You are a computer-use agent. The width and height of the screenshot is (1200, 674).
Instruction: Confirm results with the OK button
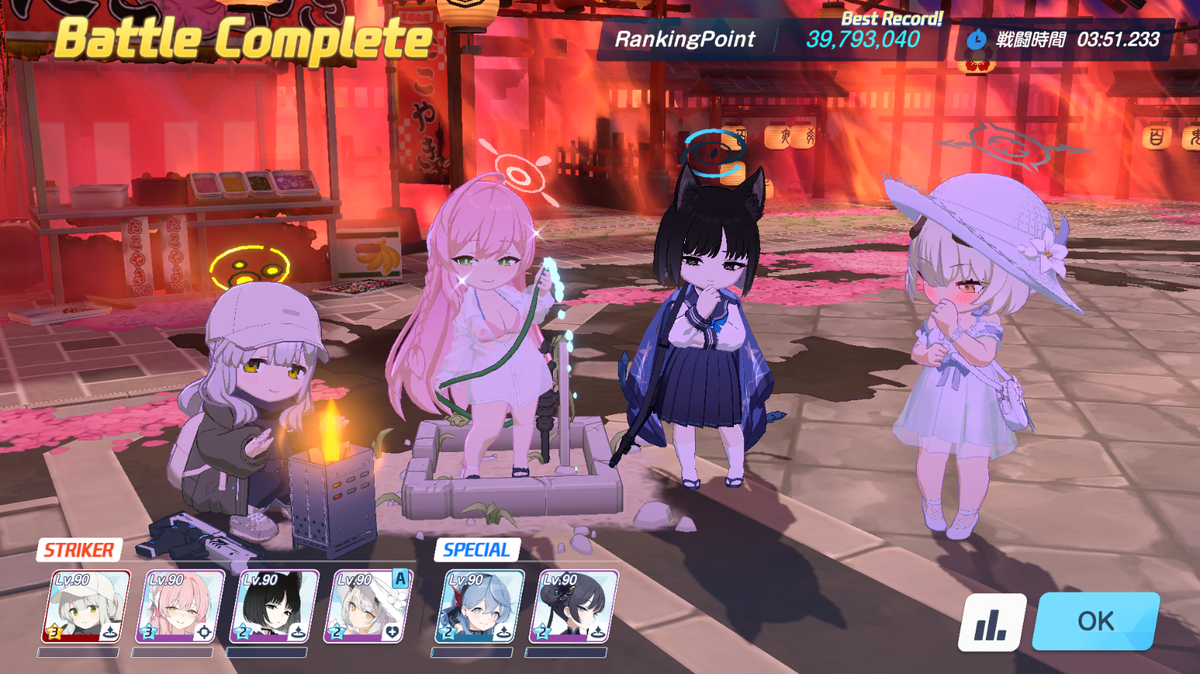point(1095,621)
